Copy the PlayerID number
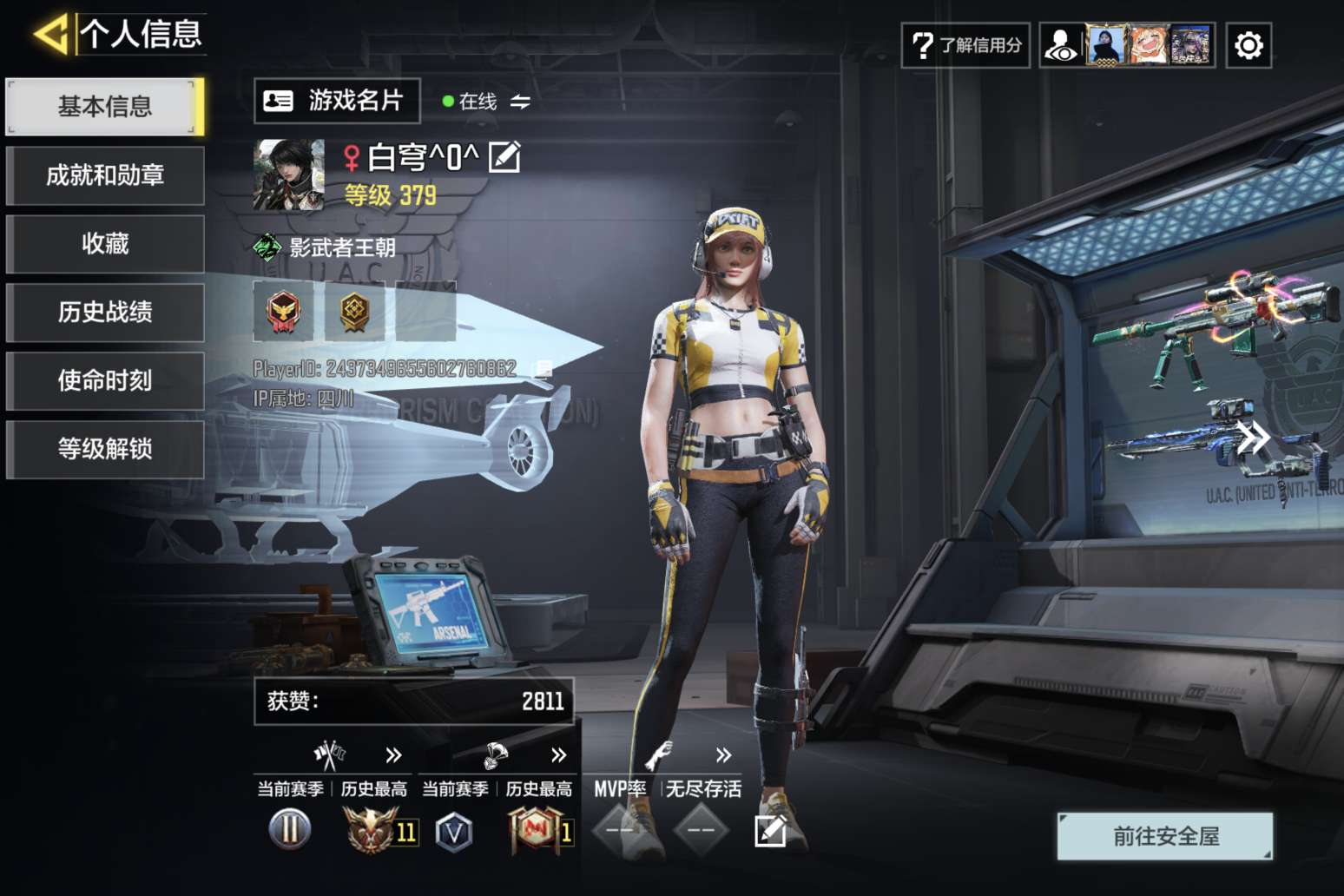The image size is (1344, 896). (543, 370)
